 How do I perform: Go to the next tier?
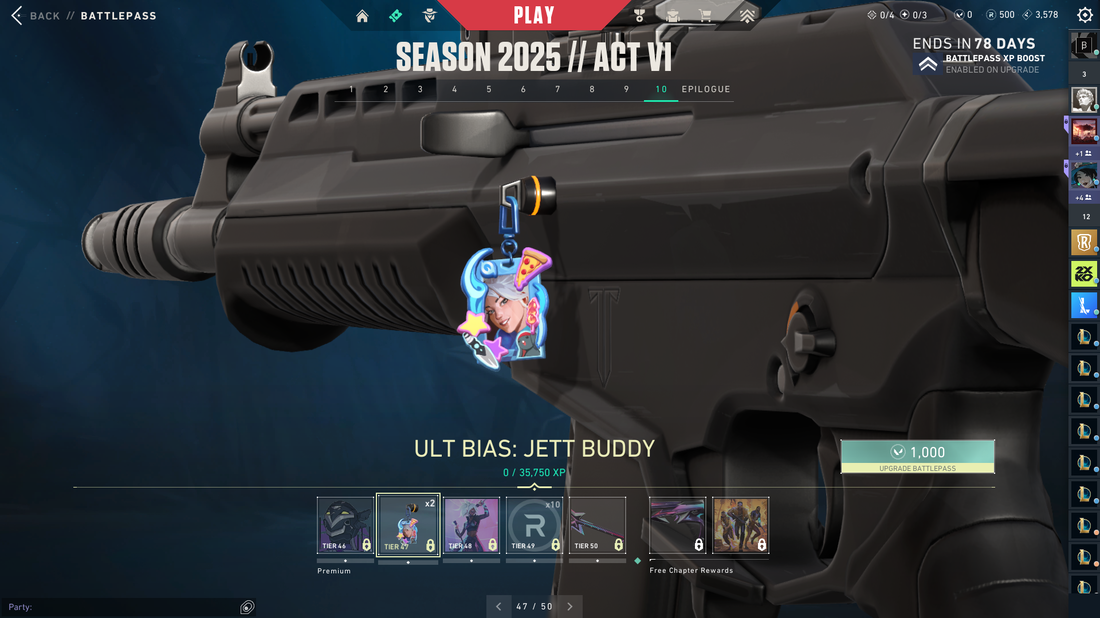click(570, 606)
